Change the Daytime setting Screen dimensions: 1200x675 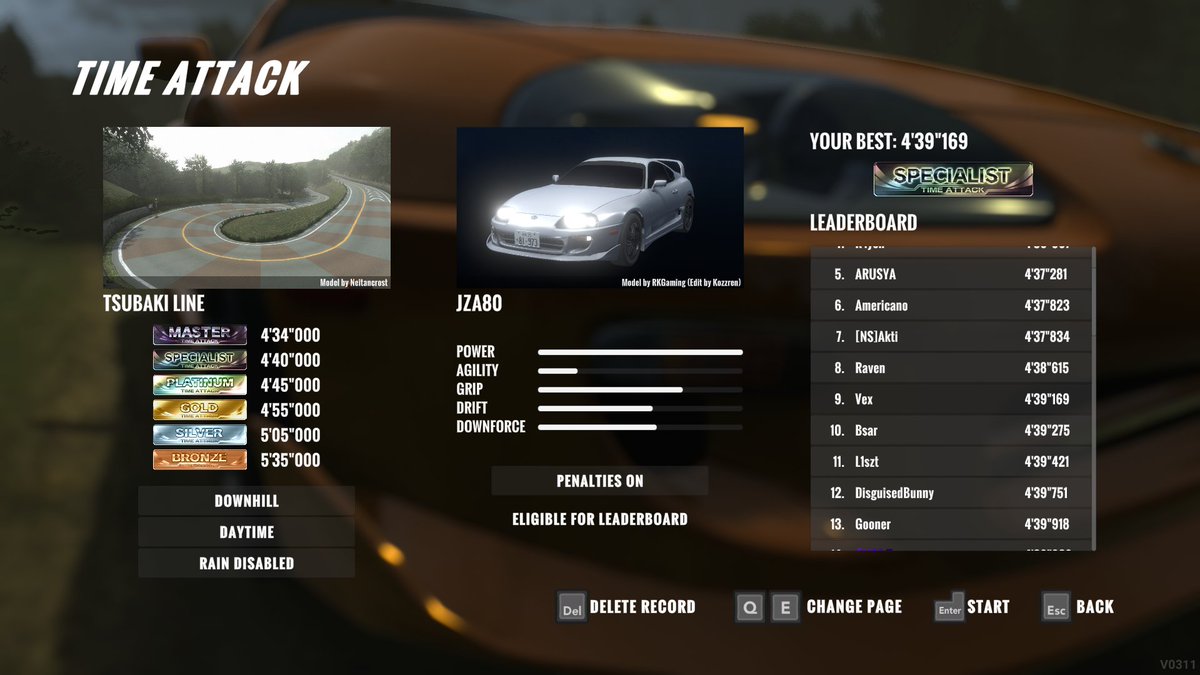pyautogui.click(x=246, y=532)
